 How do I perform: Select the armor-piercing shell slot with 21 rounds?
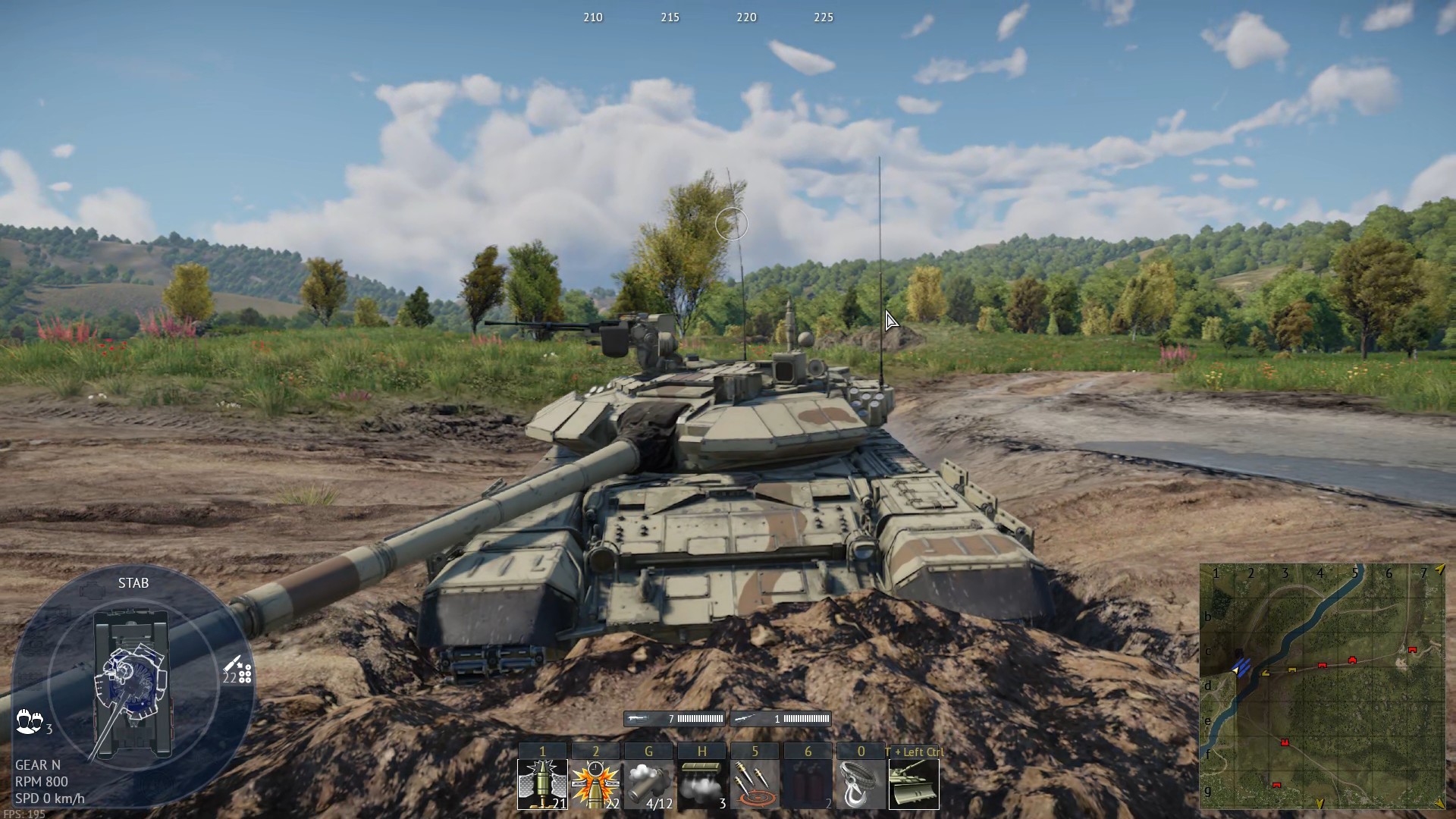tap(542, 783)
